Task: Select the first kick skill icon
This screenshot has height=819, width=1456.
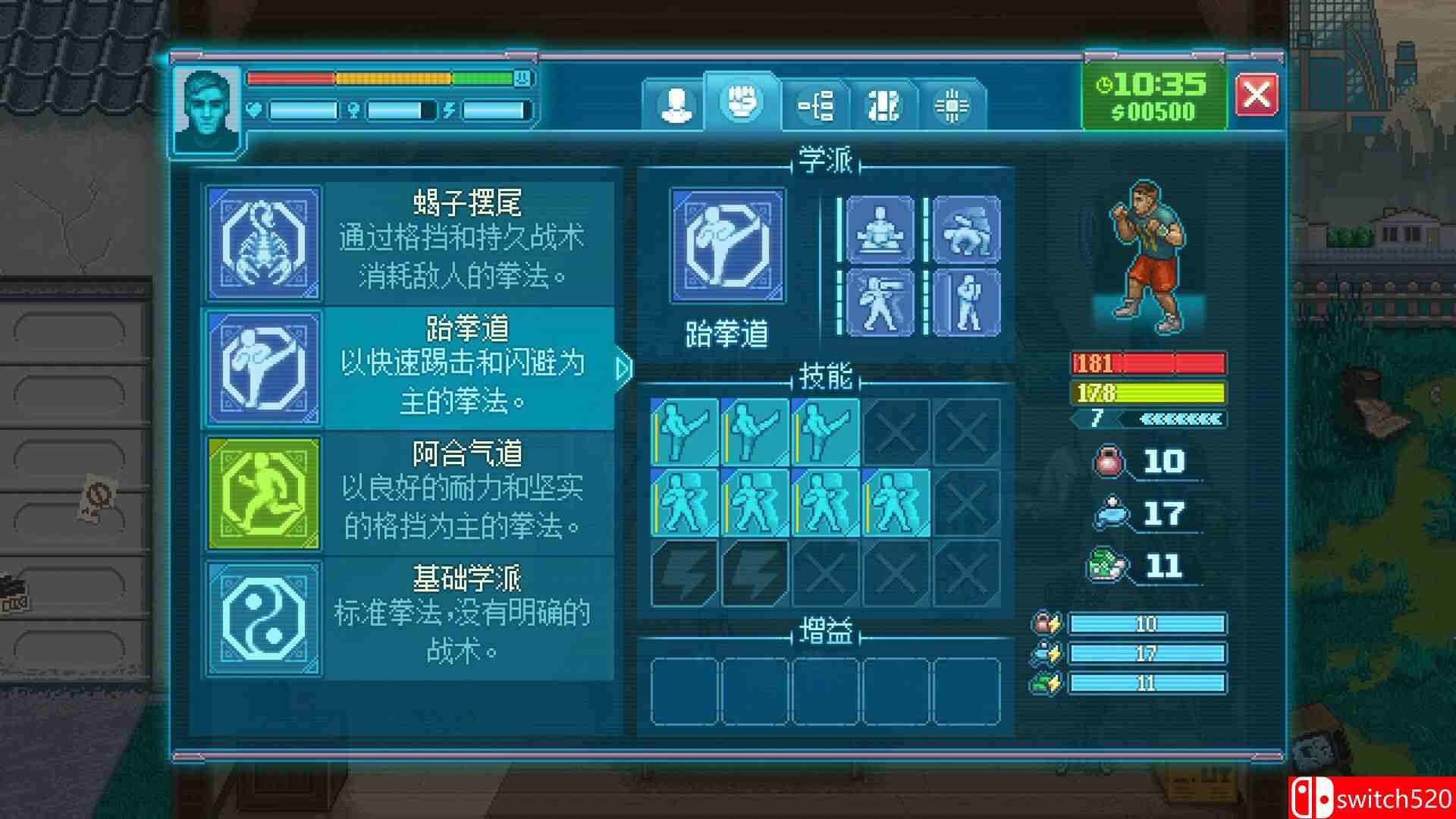Action: pos(682,432)
